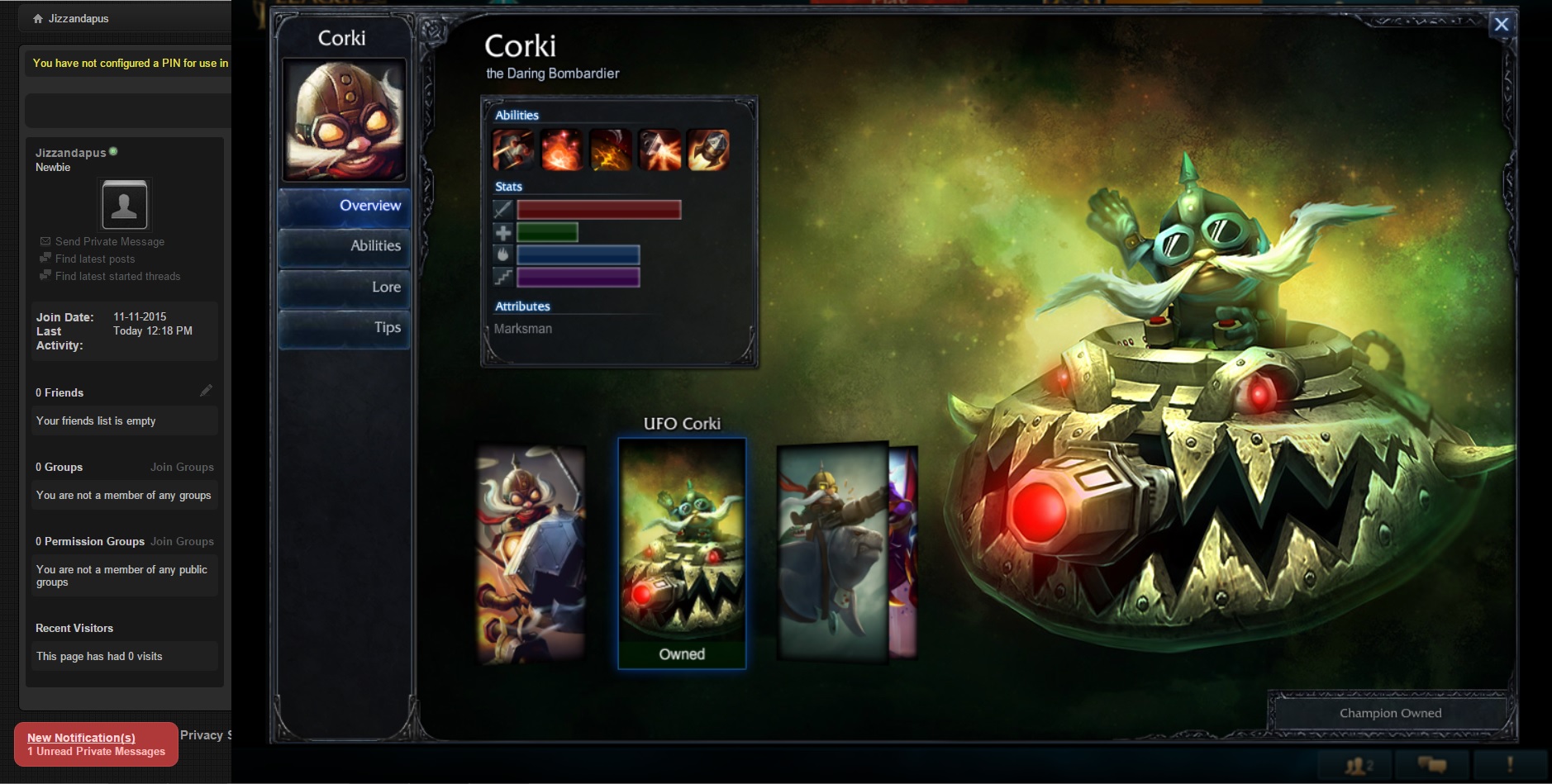Screen dimensions: 1552x784
Task: Click the Join Groups link beside Groups
Action: (182, 467)
